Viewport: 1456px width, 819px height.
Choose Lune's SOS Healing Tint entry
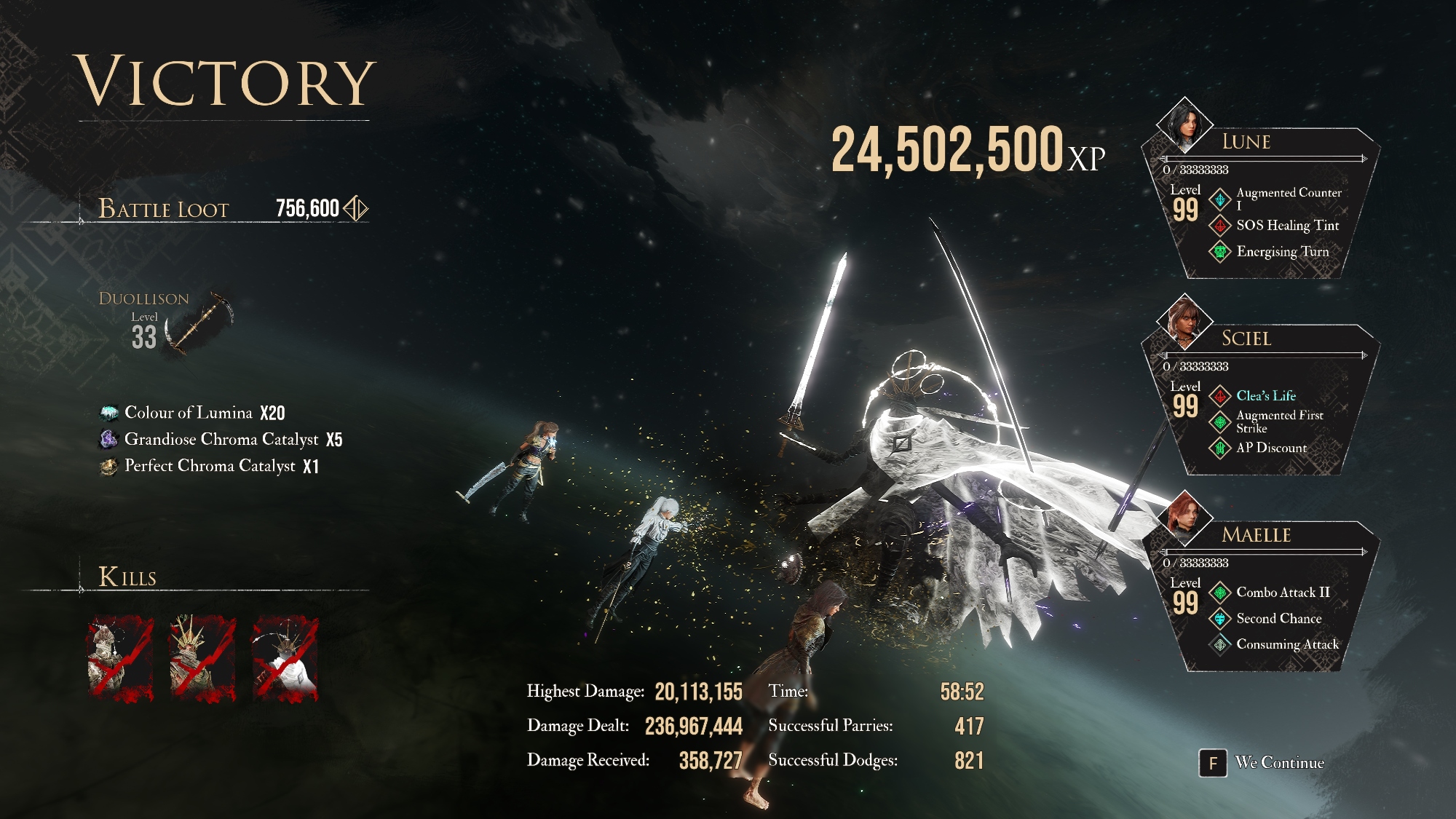1287,226
